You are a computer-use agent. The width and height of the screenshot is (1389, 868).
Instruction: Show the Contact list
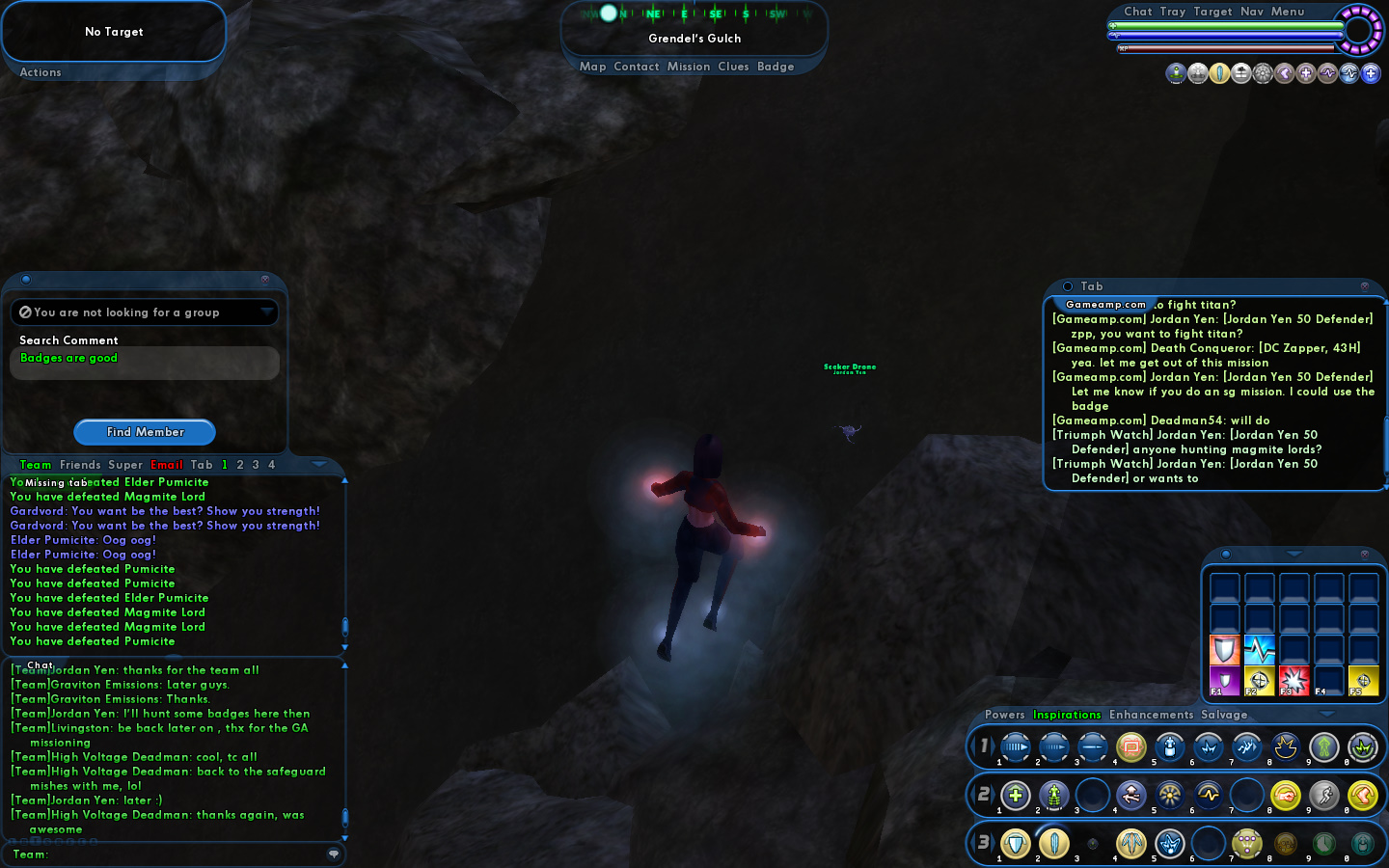point(636,67)
